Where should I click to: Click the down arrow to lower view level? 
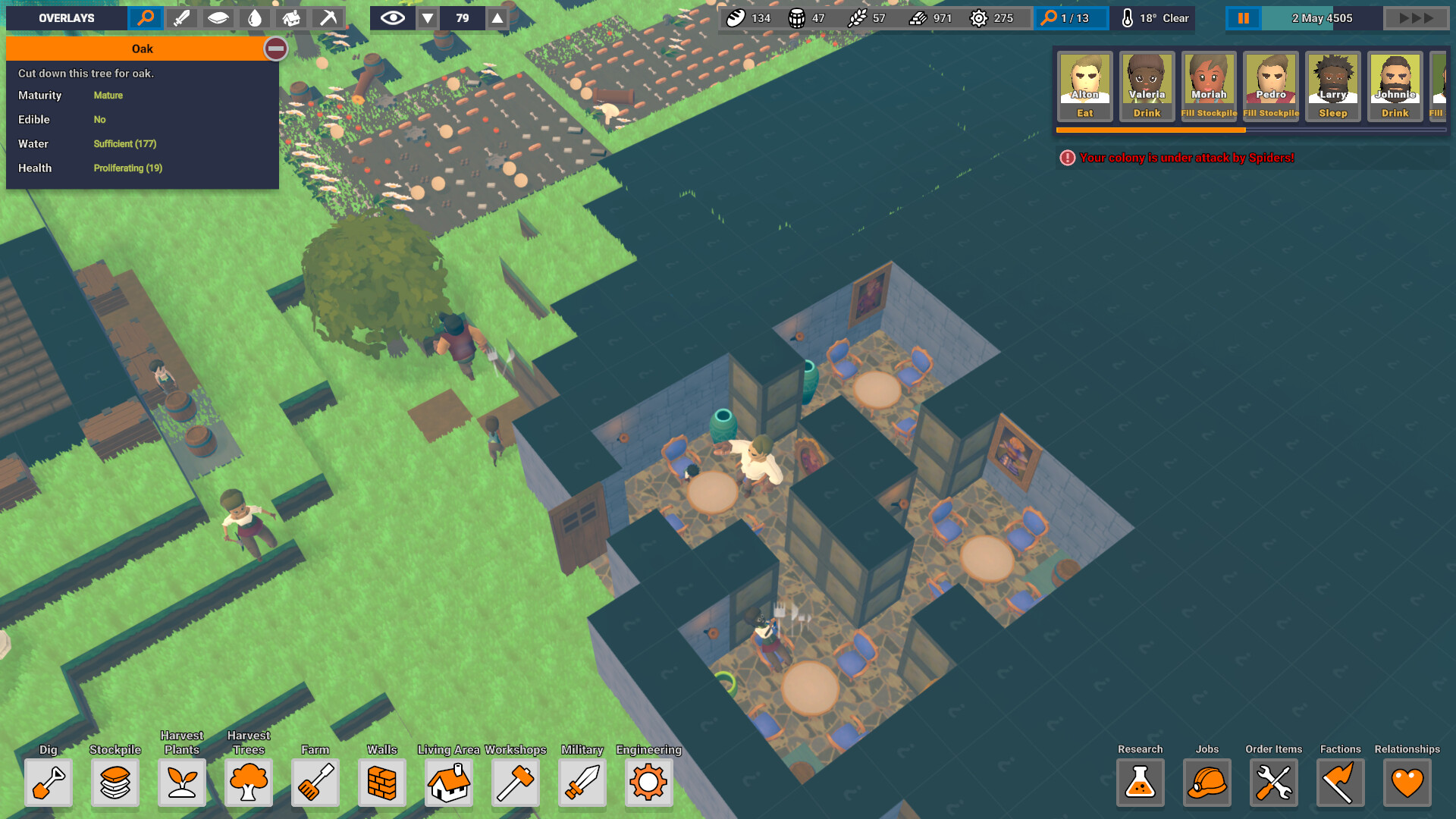tap(427, 17)
